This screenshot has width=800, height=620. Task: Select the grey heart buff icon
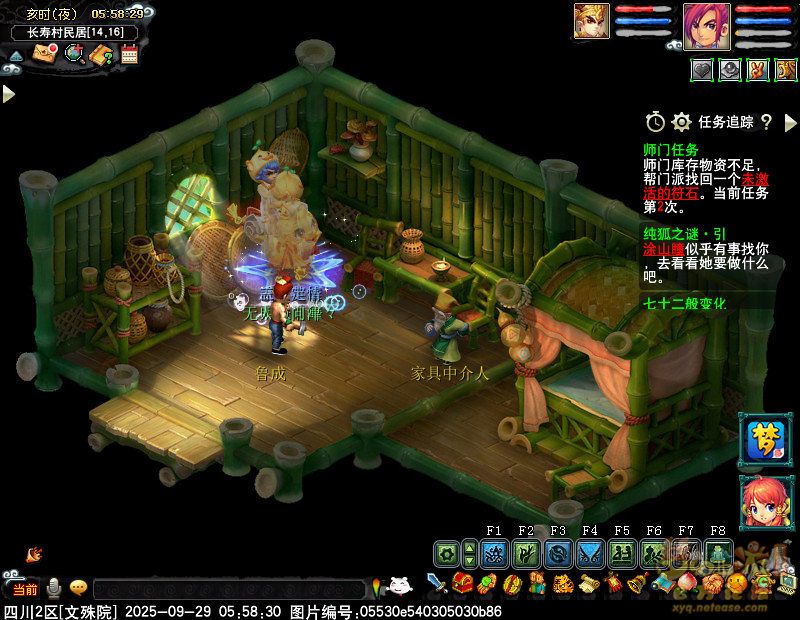702,70
